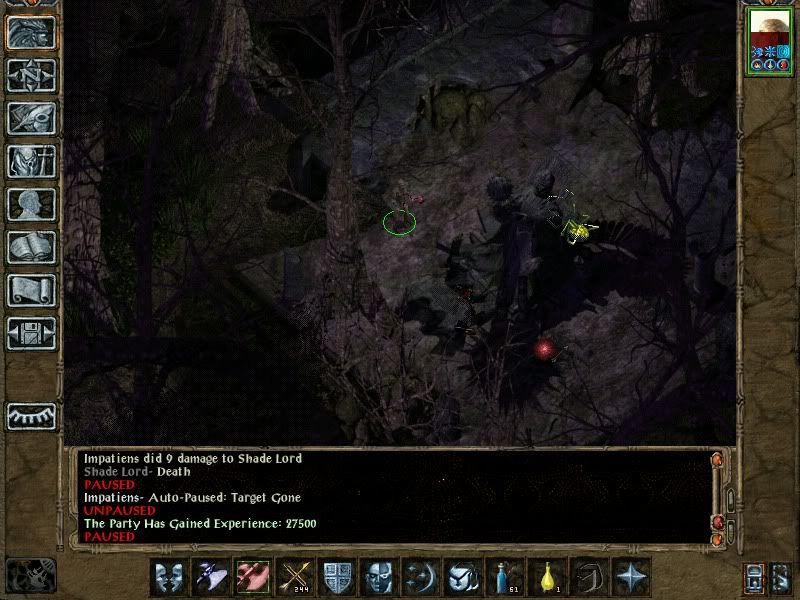
Task: Open the special abilities star button
Action: [x=631, y=578]
